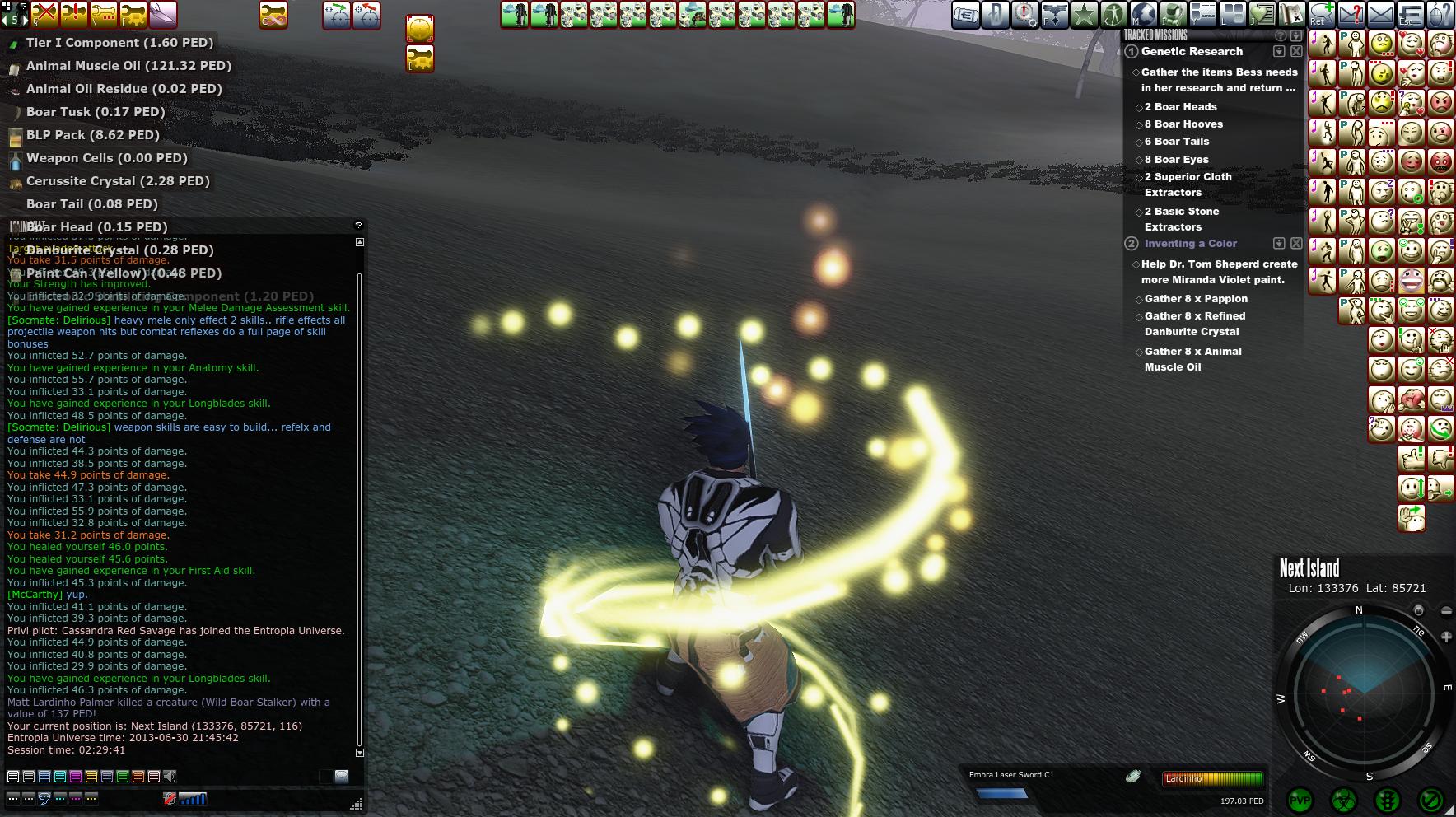The height and width of the screenshot is (817, 1456).
Task: Select the BLP Pack loot entry
Action: click(92, 135)
